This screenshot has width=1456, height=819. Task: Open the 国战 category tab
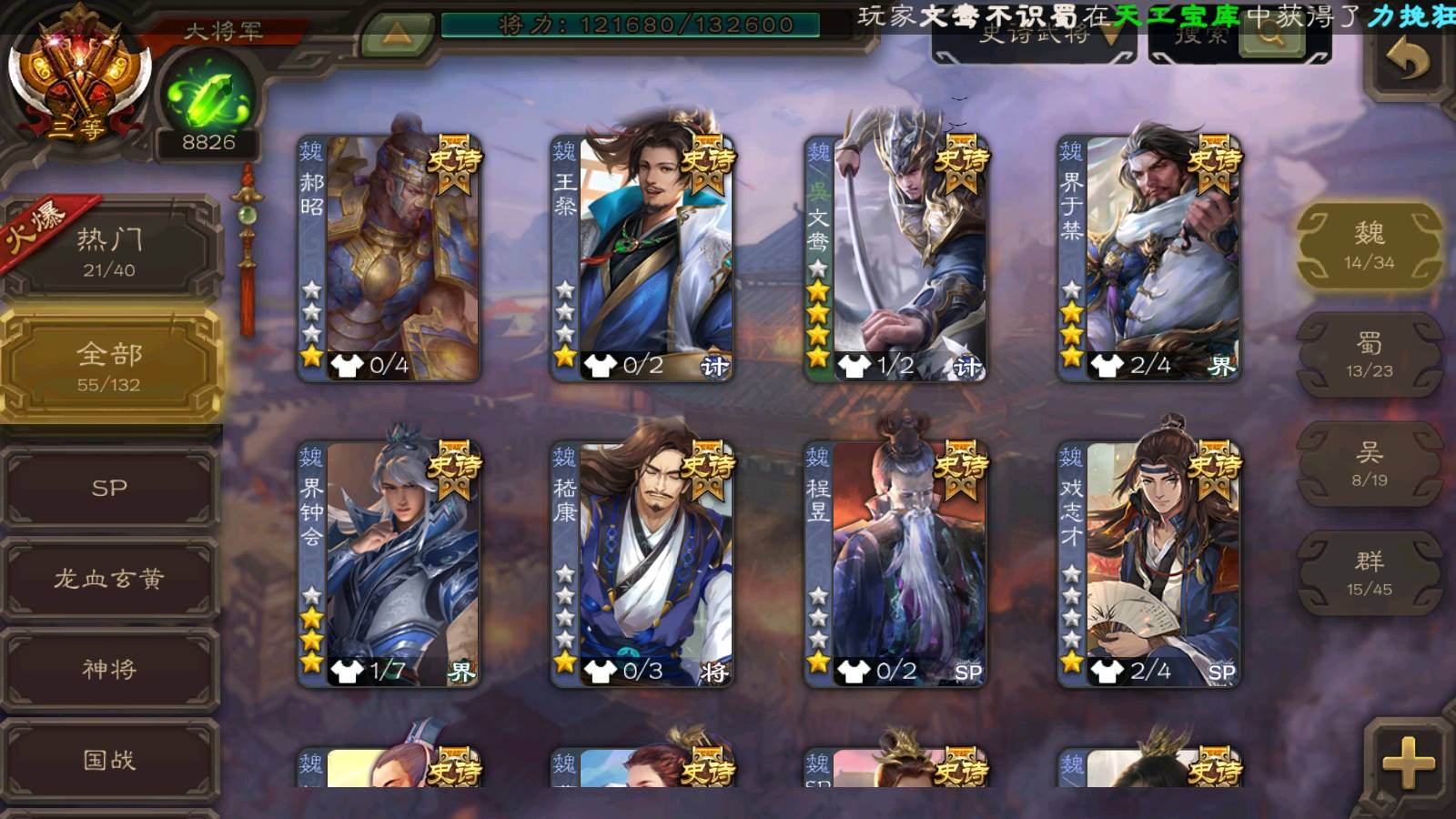click(x=109, y=760)
